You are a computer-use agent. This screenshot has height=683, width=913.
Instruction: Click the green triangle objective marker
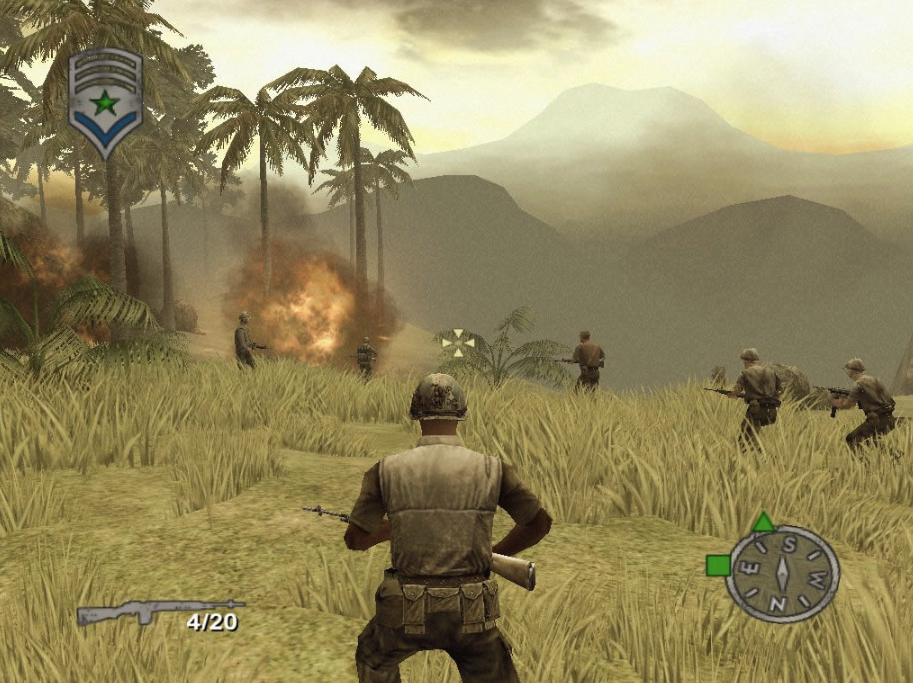[763, 521]
